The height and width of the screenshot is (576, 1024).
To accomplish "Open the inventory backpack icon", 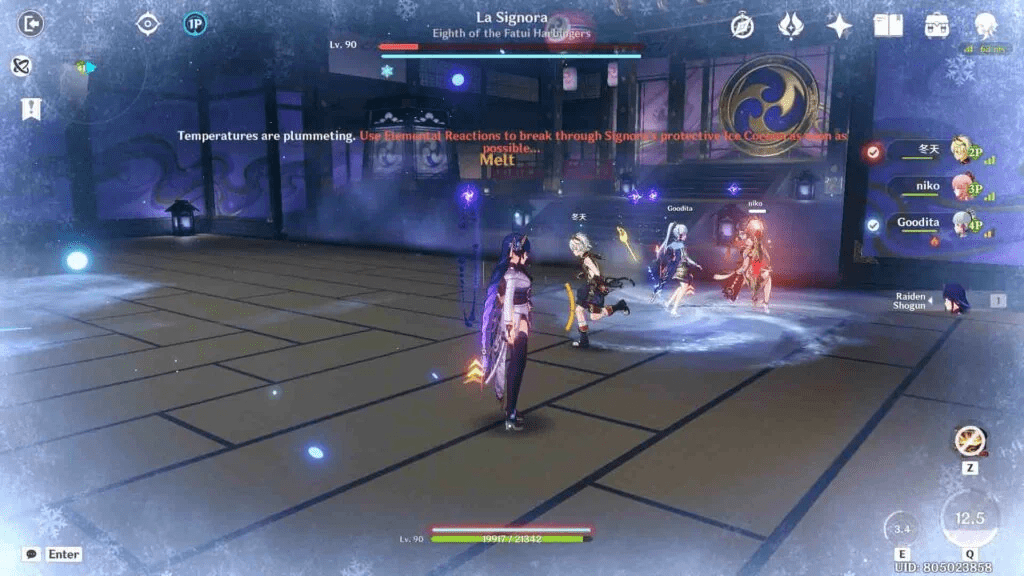I will (x=937, y=25).
